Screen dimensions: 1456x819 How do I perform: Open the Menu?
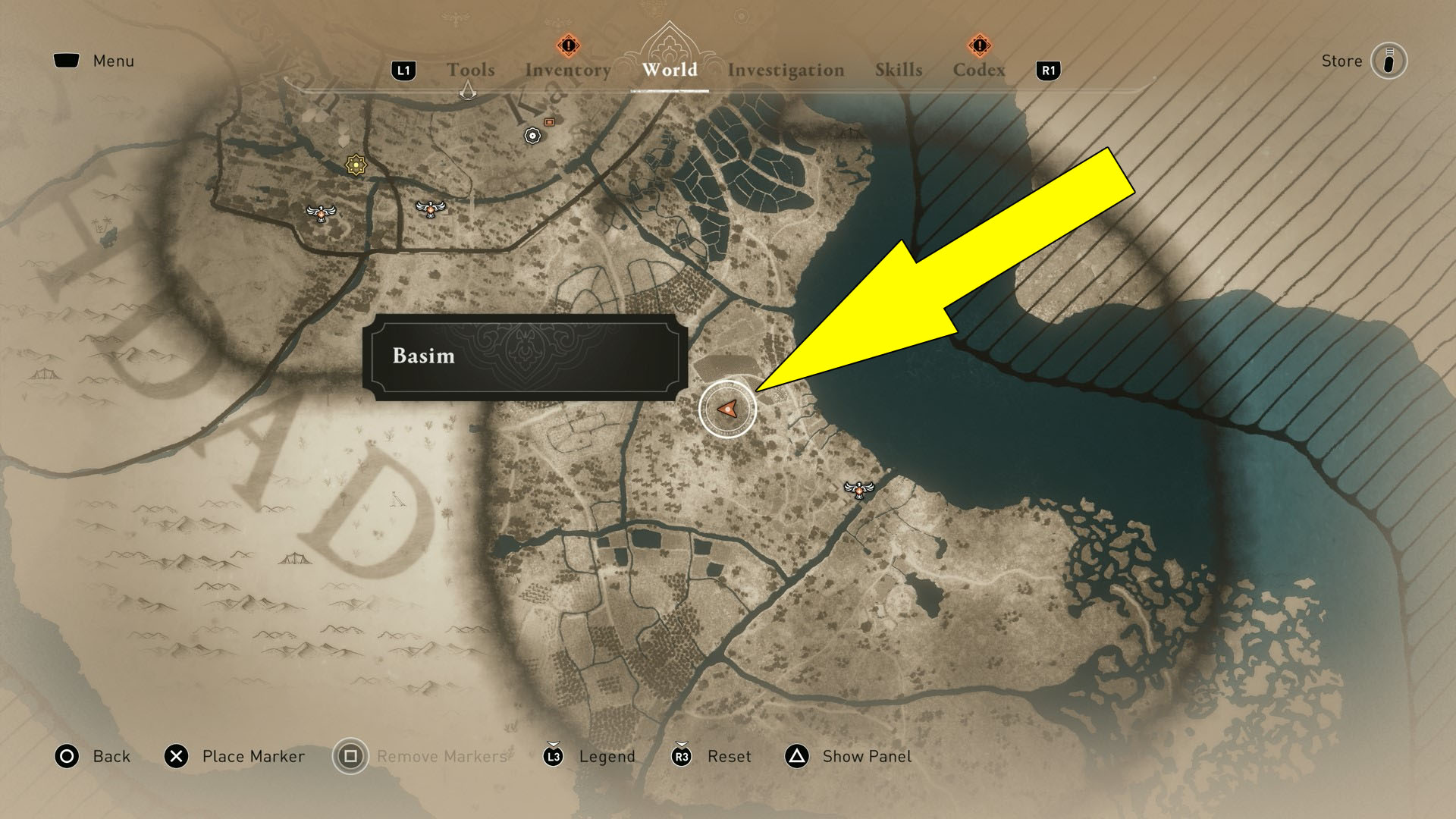pos(94,61)
